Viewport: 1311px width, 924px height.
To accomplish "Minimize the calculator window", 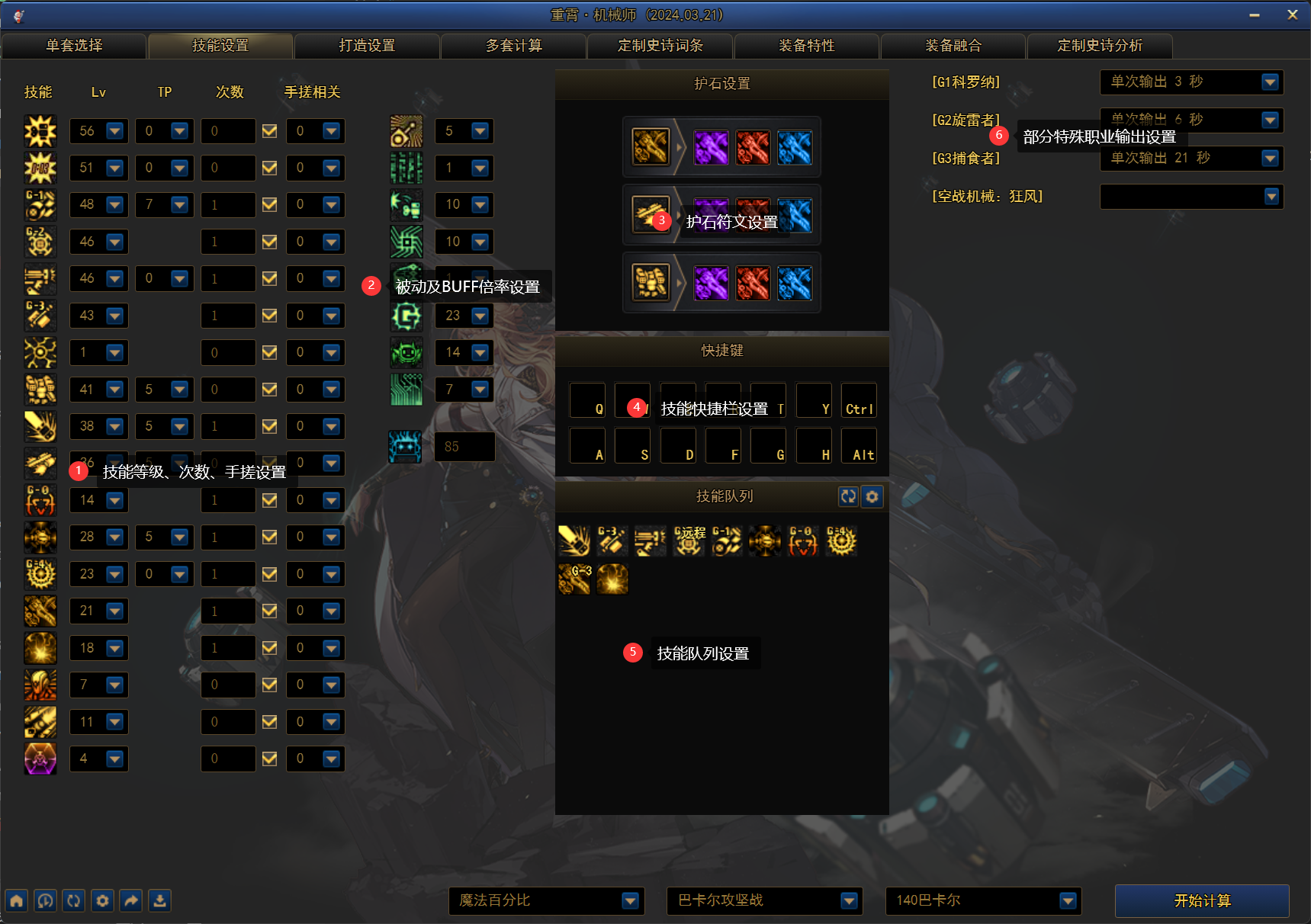I will 1255,14.
